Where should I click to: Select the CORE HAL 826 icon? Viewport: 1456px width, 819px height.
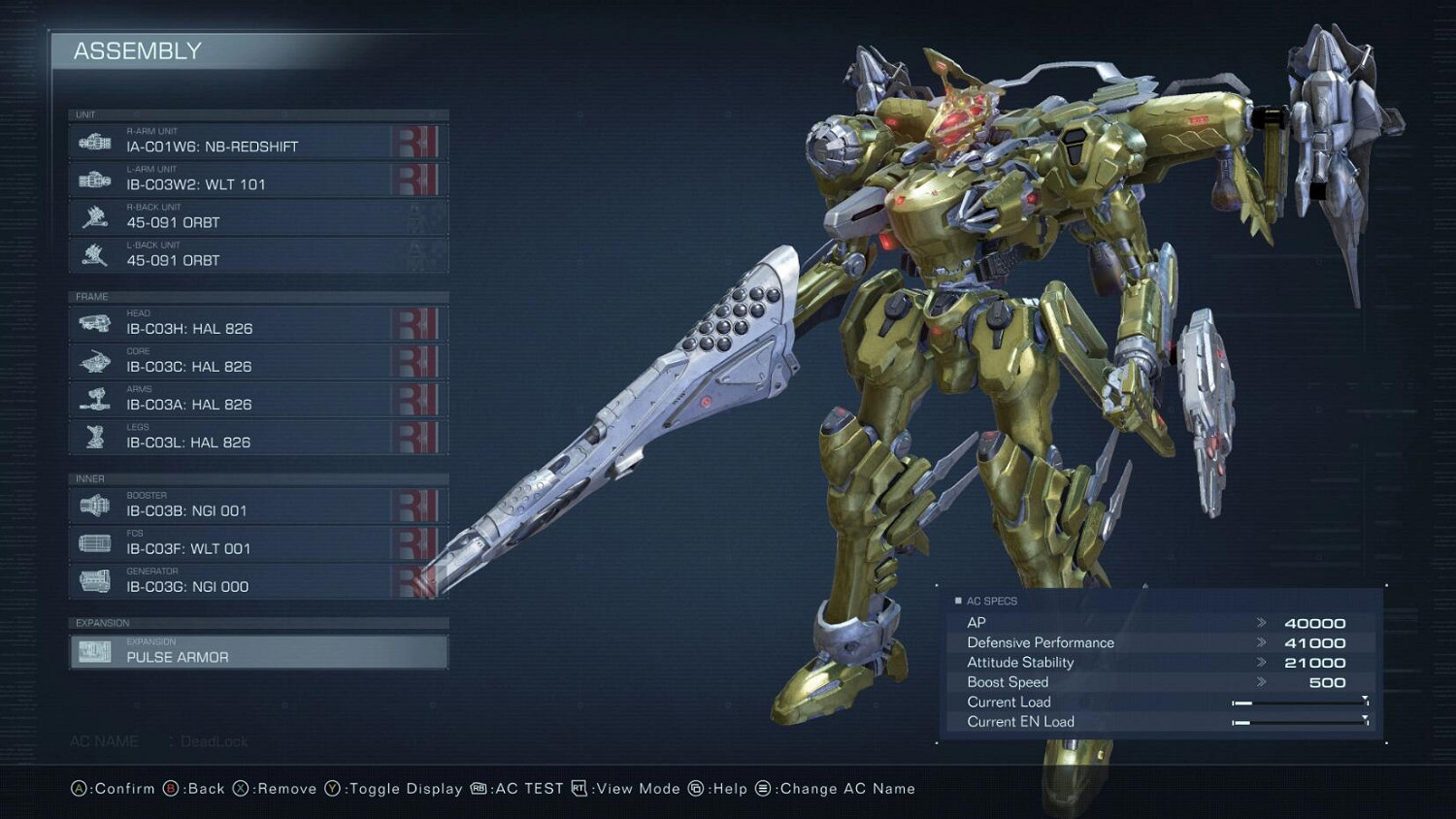pos(93,360)
